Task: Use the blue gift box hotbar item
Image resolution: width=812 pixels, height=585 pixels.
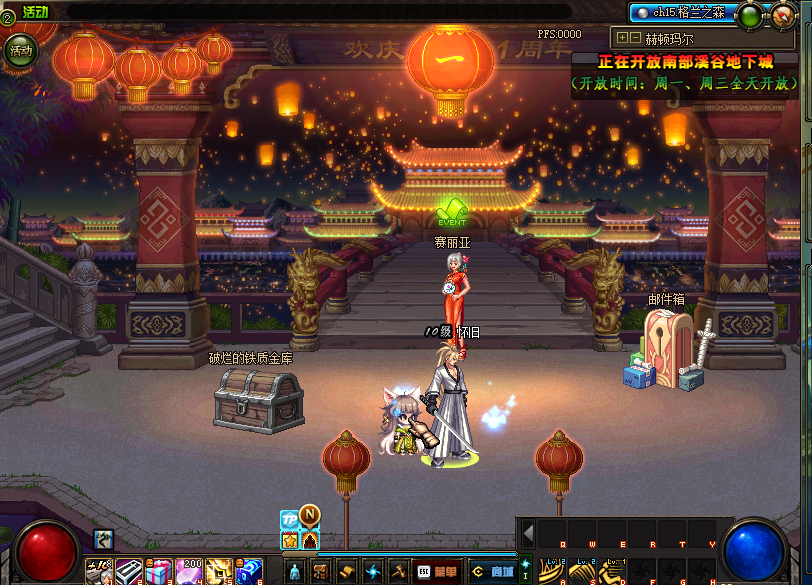Action: (250, 571)
